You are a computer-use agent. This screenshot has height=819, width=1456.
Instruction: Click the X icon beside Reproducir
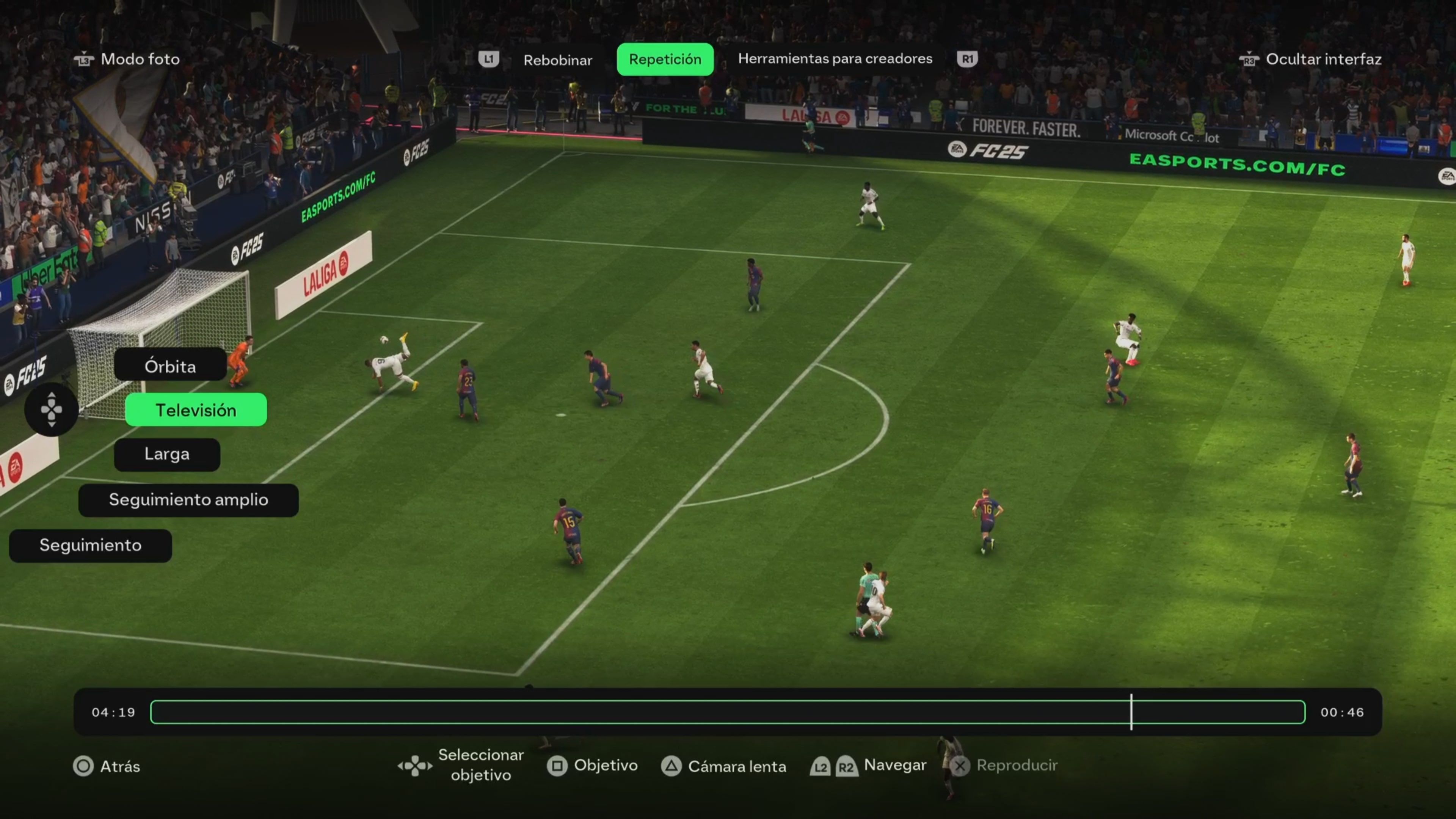point(961,766)
